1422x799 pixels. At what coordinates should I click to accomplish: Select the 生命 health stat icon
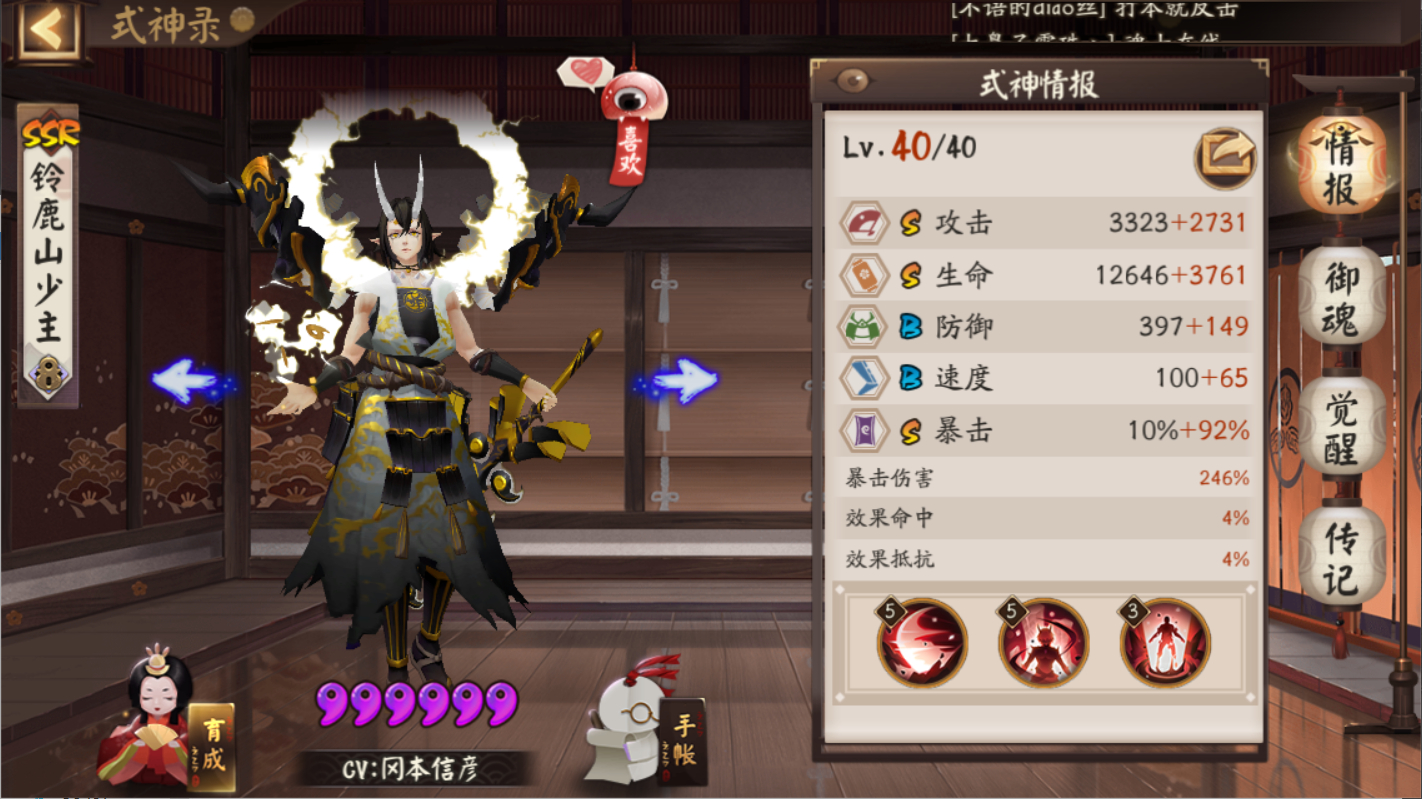pyautogui.click(x=866, y=275)
